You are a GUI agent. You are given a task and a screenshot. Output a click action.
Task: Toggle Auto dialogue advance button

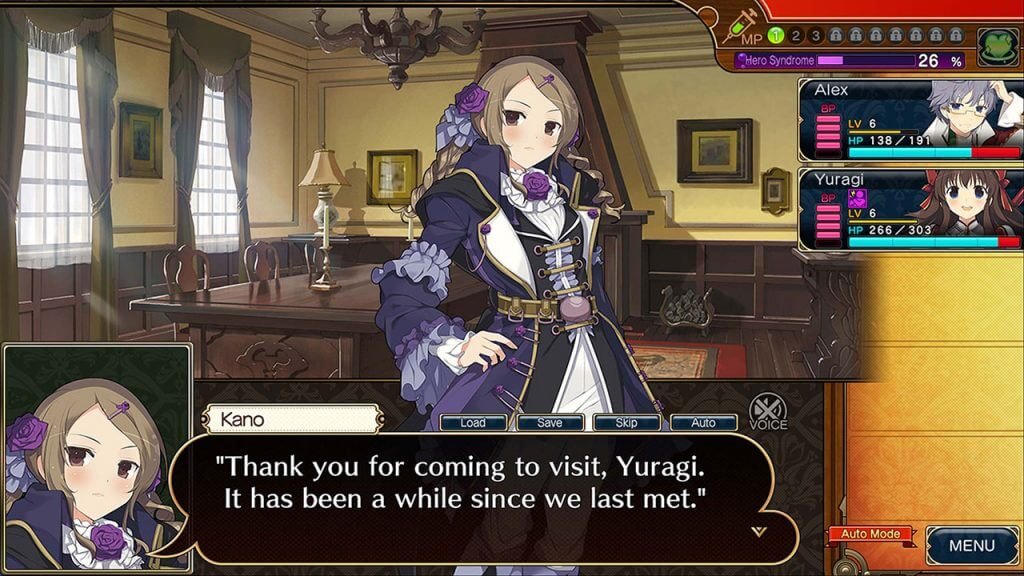(x=703, y=423)
